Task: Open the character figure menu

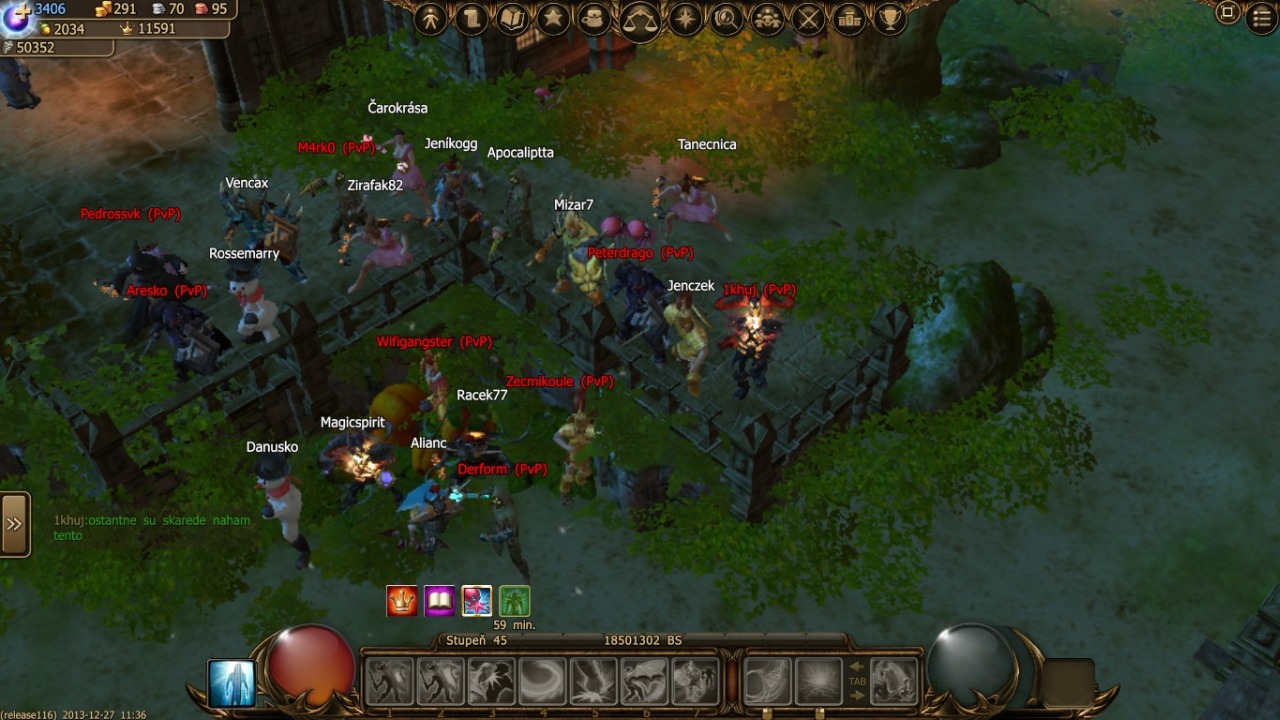Action: click(x=431, y=18)
